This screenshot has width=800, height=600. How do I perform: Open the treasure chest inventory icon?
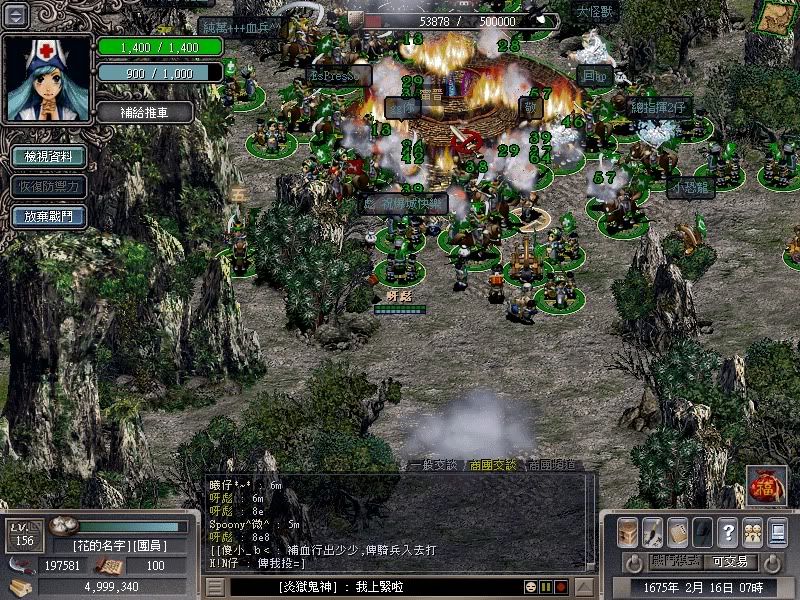627,531
